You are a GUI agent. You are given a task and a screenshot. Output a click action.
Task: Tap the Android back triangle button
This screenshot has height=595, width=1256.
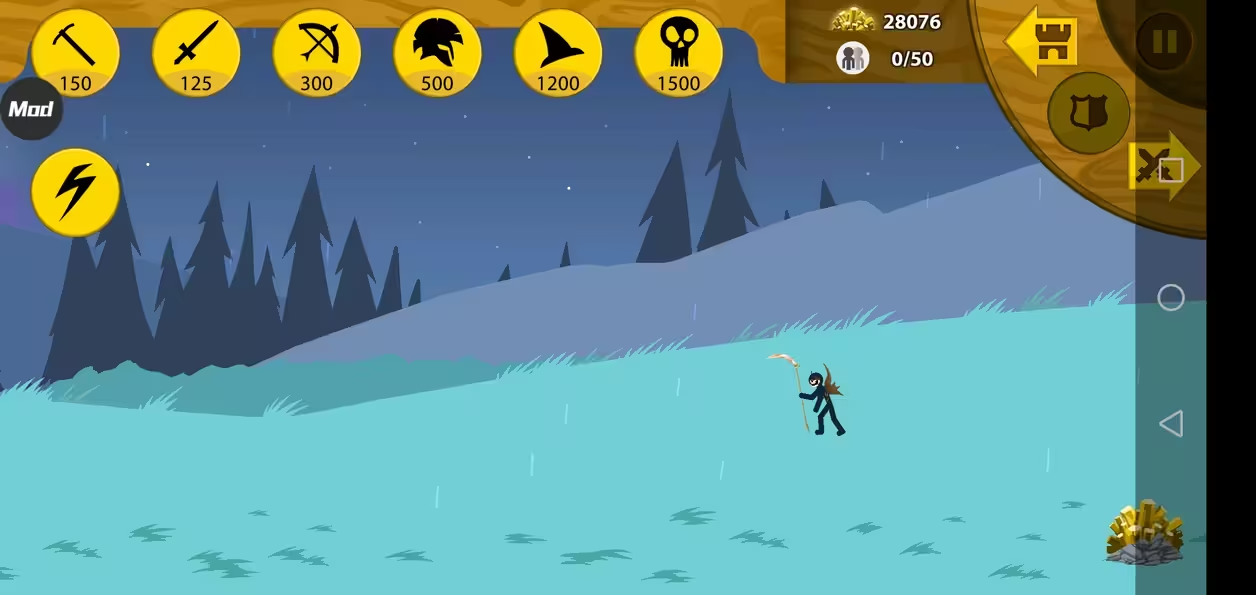click(1170, 423)
